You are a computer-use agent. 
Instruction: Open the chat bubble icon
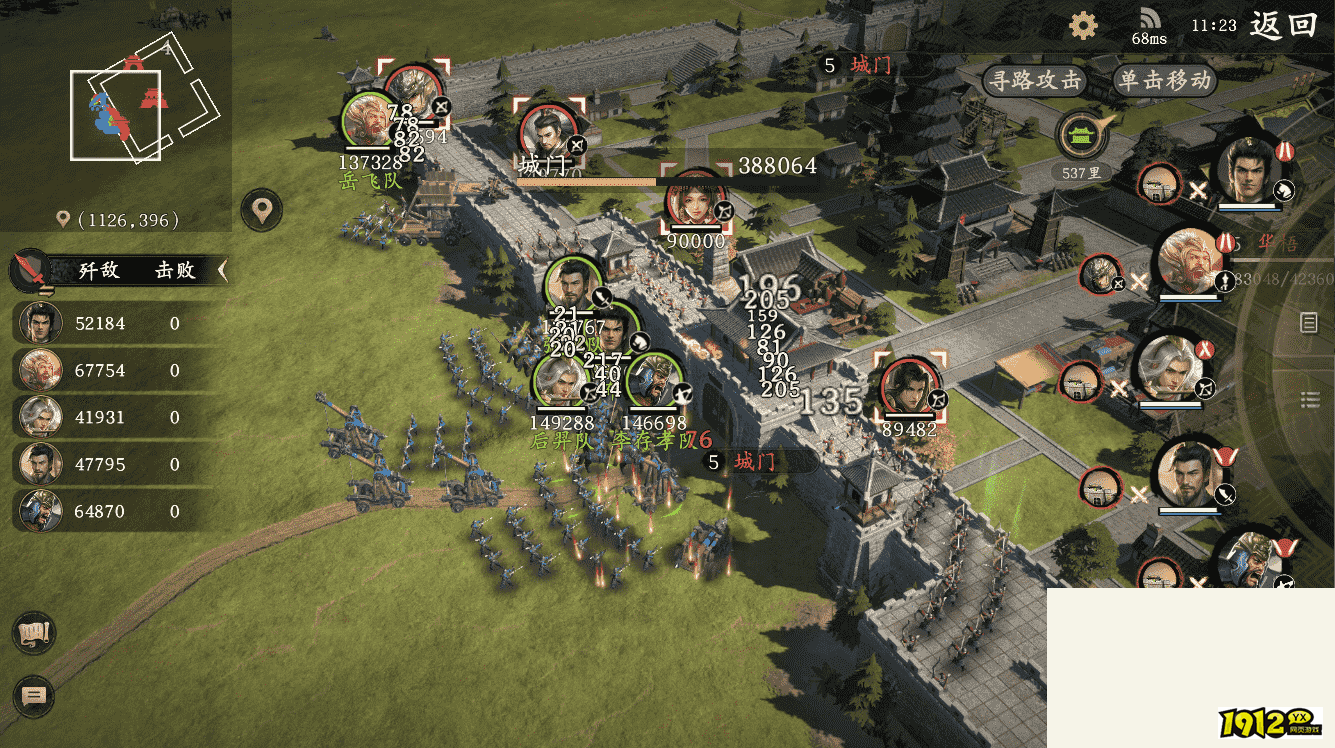(x=34, y=696)
